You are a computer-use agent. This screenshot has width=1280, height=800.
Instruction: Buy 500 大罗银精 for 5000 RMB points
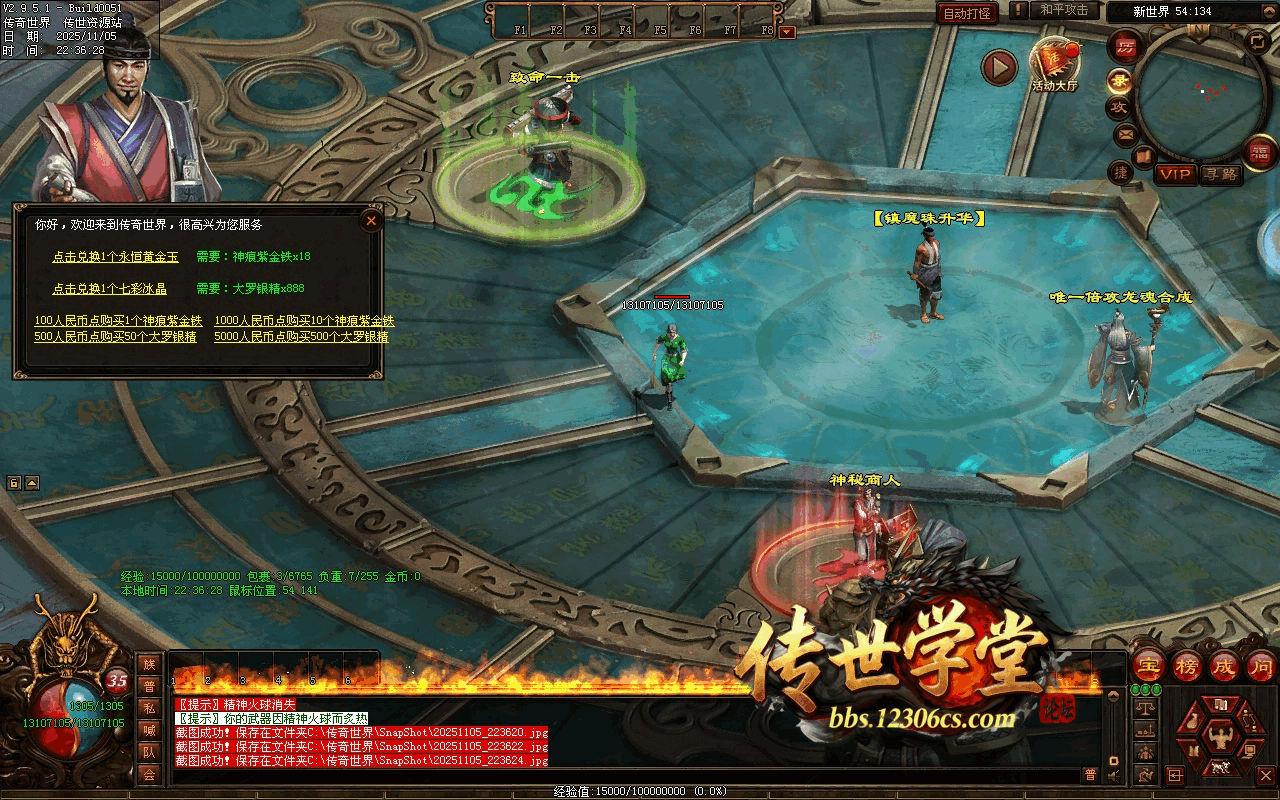pyautogui.click(x=301, y=337)
